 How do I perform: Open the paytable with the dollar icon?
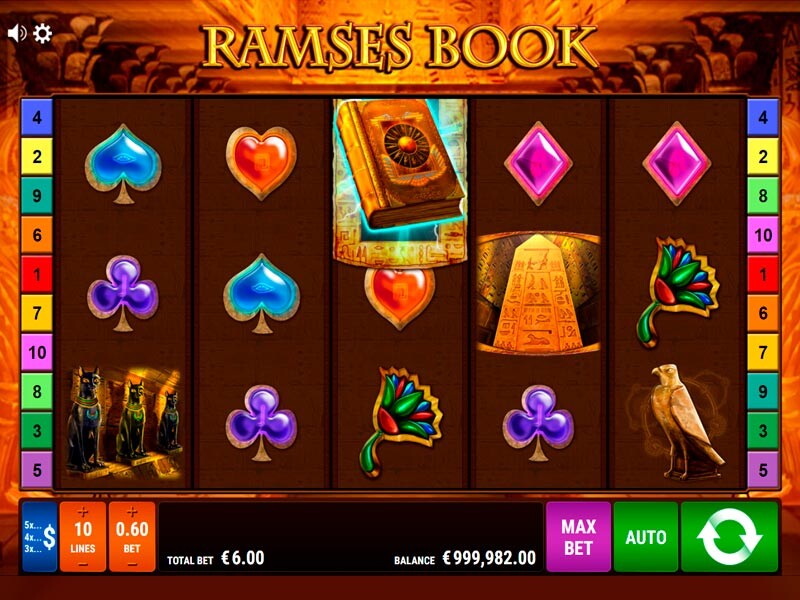click(x=40, y=537)
